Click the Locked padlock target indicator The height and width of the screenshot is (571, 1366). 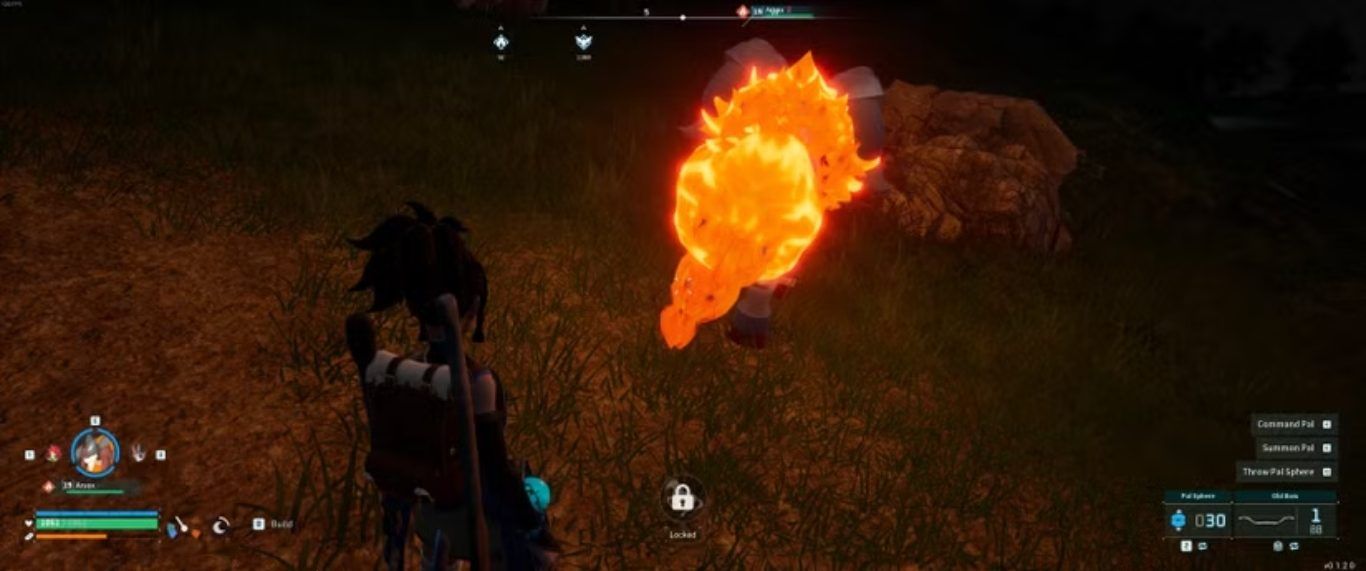tap(683, 497)
